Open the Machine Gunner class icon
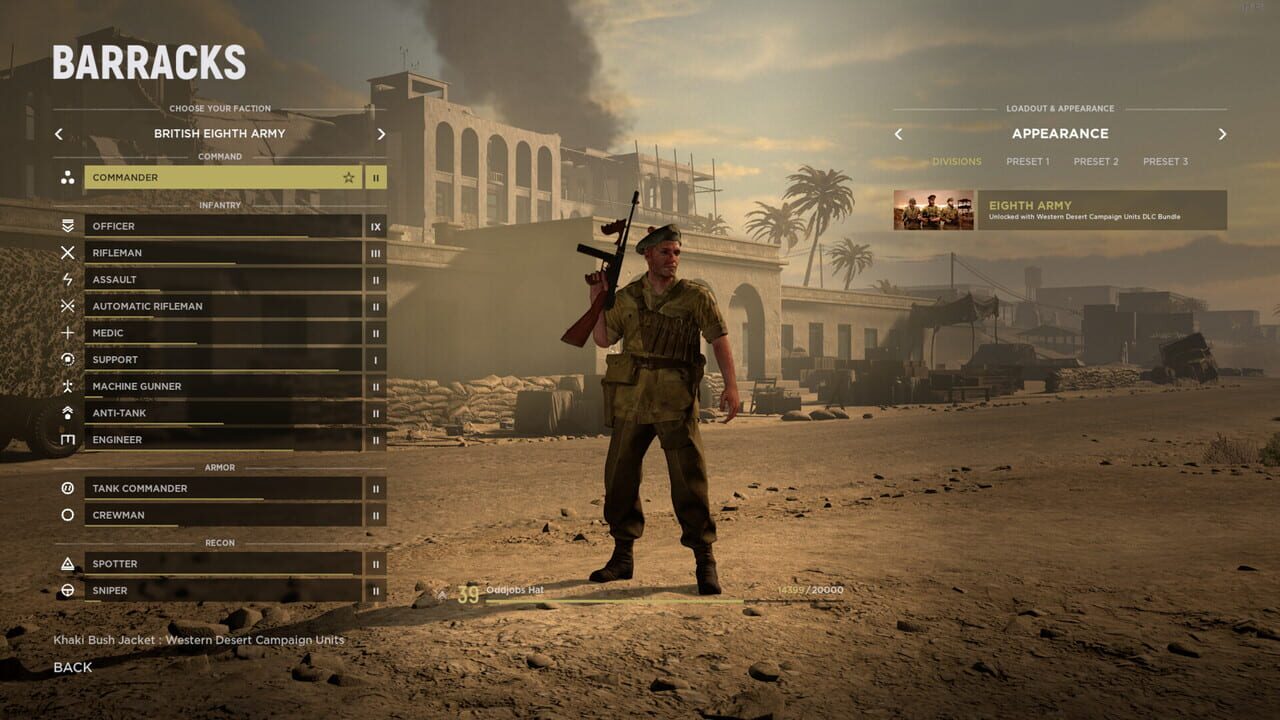 pyautogui.click(x=68, y=386)
